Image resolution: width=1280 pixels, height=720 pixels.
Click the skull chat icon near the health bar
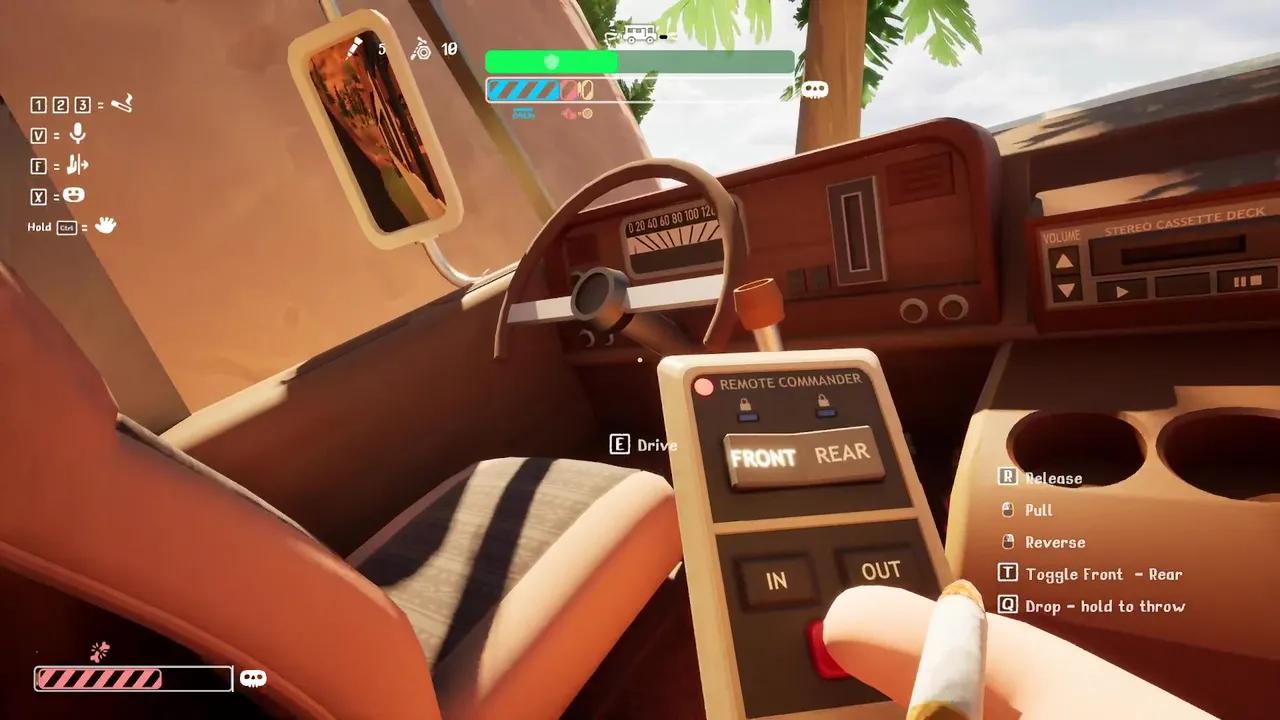(815, 88)
